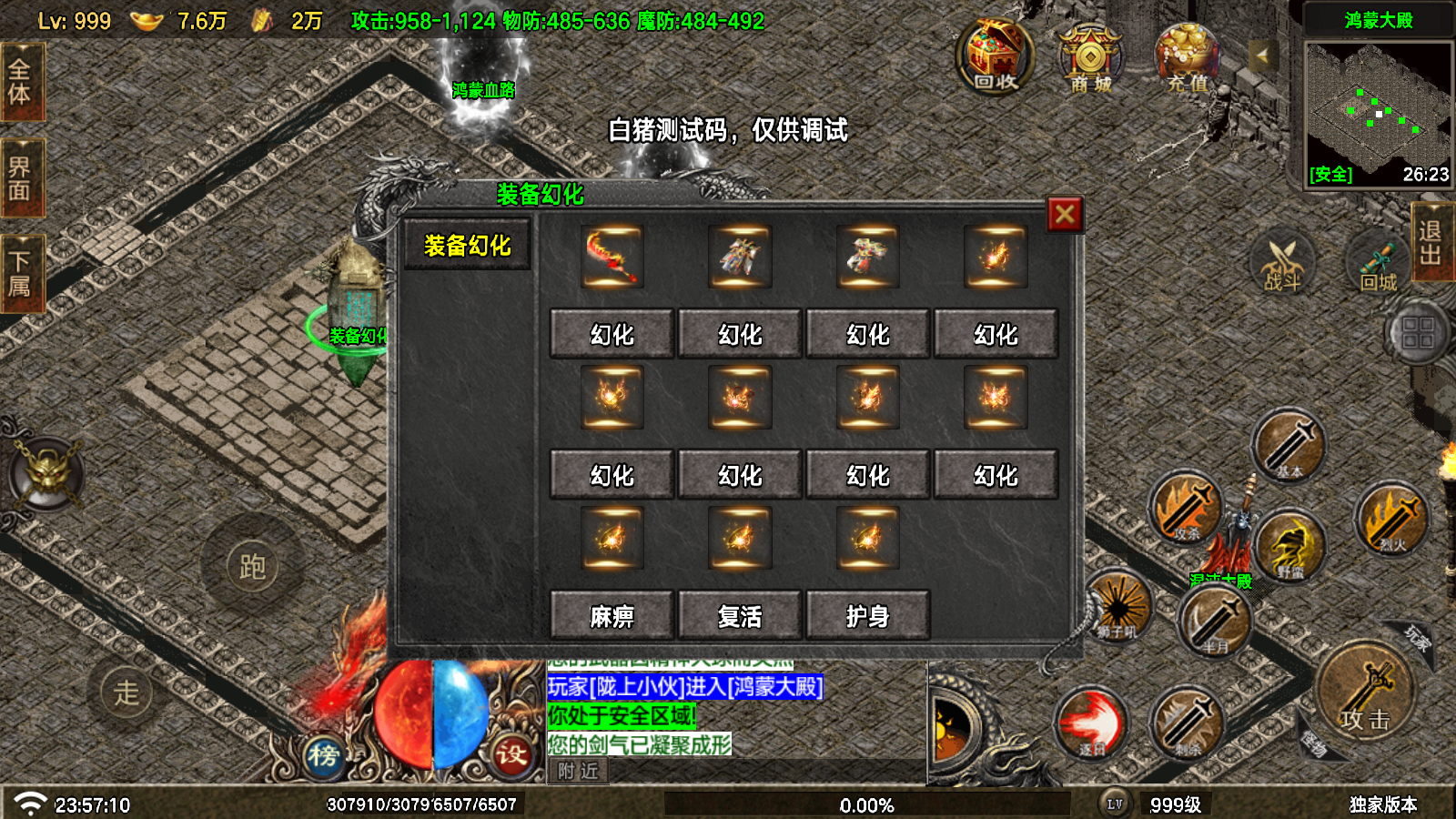
Task: Switch to 走 walk mode
Action: (x=126, y=693)
